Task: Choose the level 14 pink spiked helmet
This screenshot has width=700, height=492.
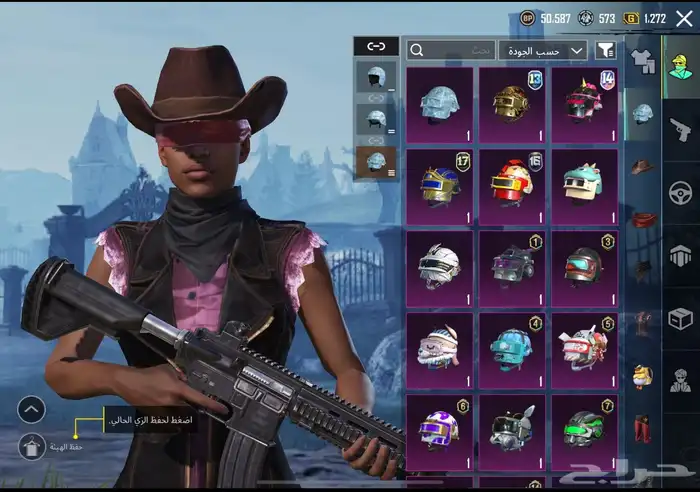Action: [x=585, y=100]
